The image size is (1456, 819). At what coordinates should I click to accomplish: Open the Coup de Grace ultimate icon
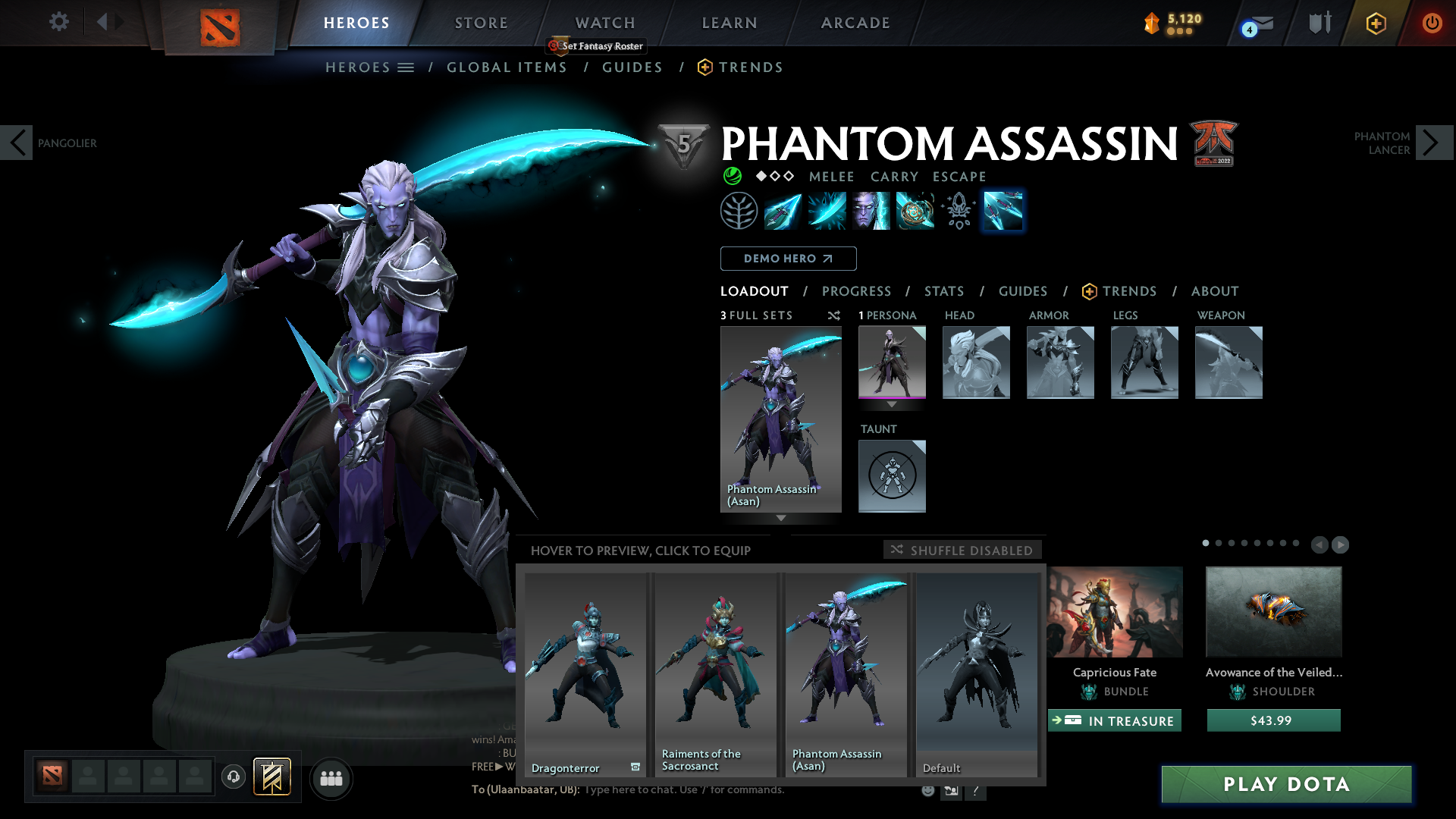(x=915, y=211)
